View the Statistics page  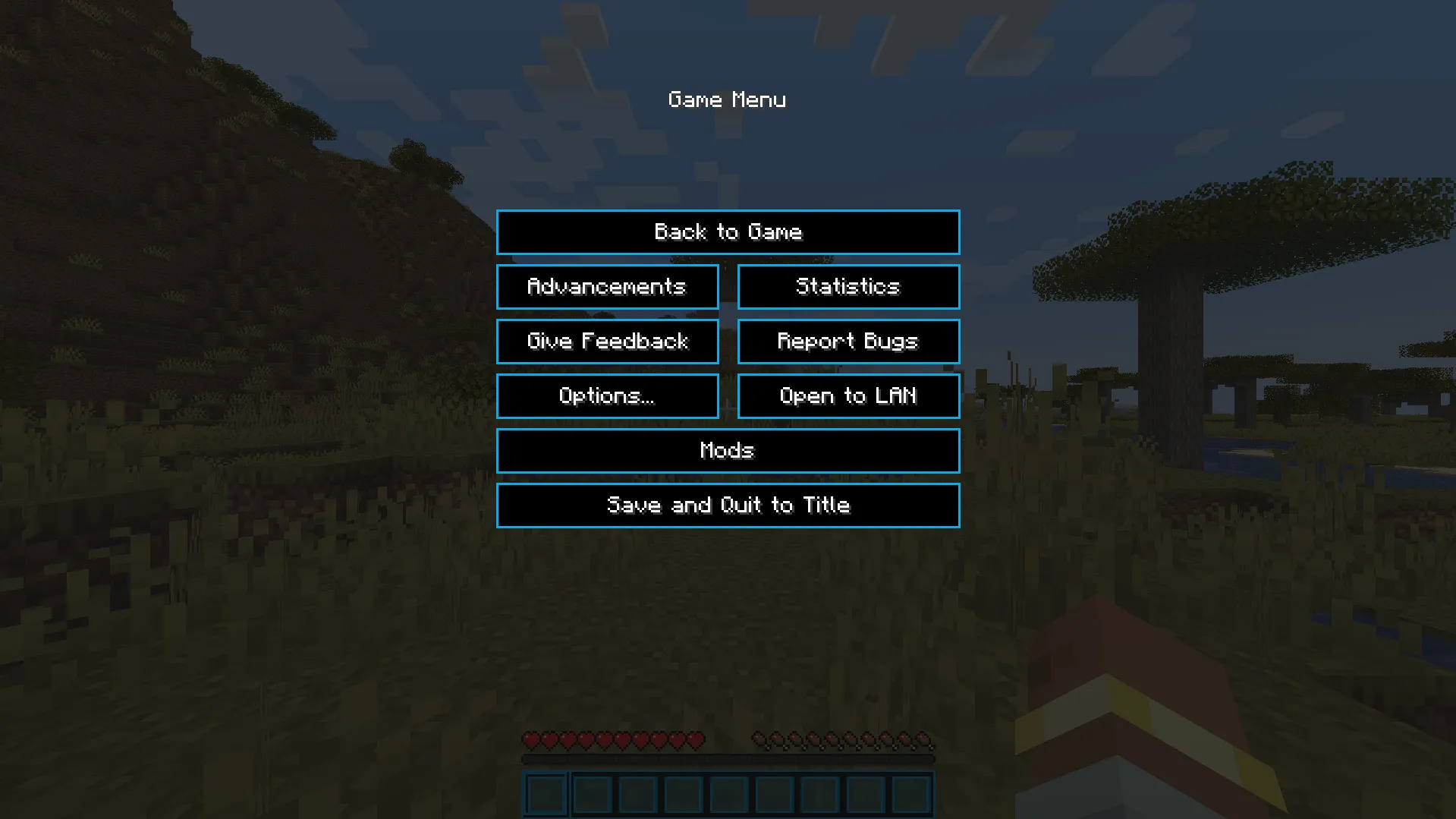tap(847, 287)
